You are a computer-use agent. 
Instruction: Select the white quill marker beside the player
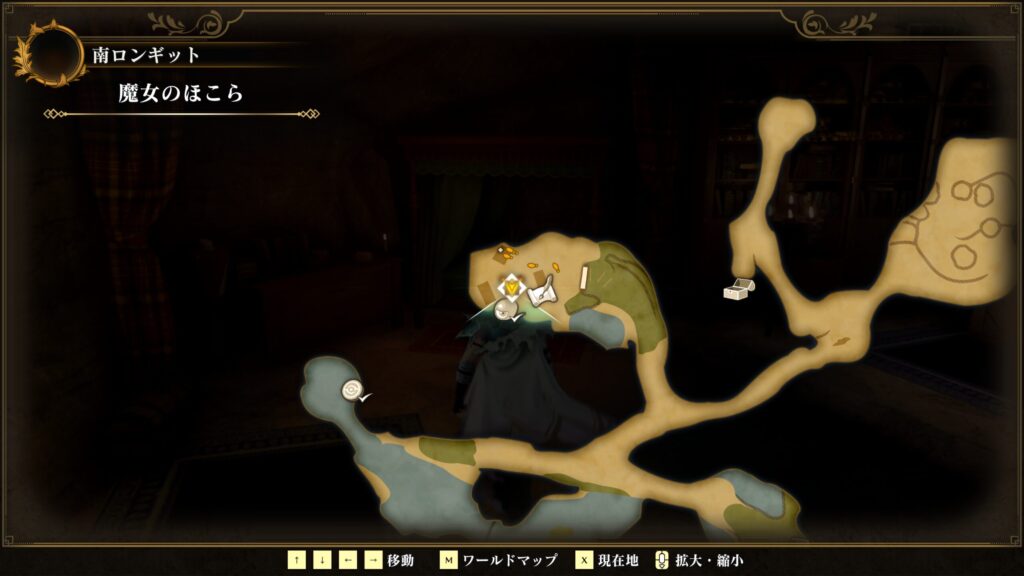541,293
